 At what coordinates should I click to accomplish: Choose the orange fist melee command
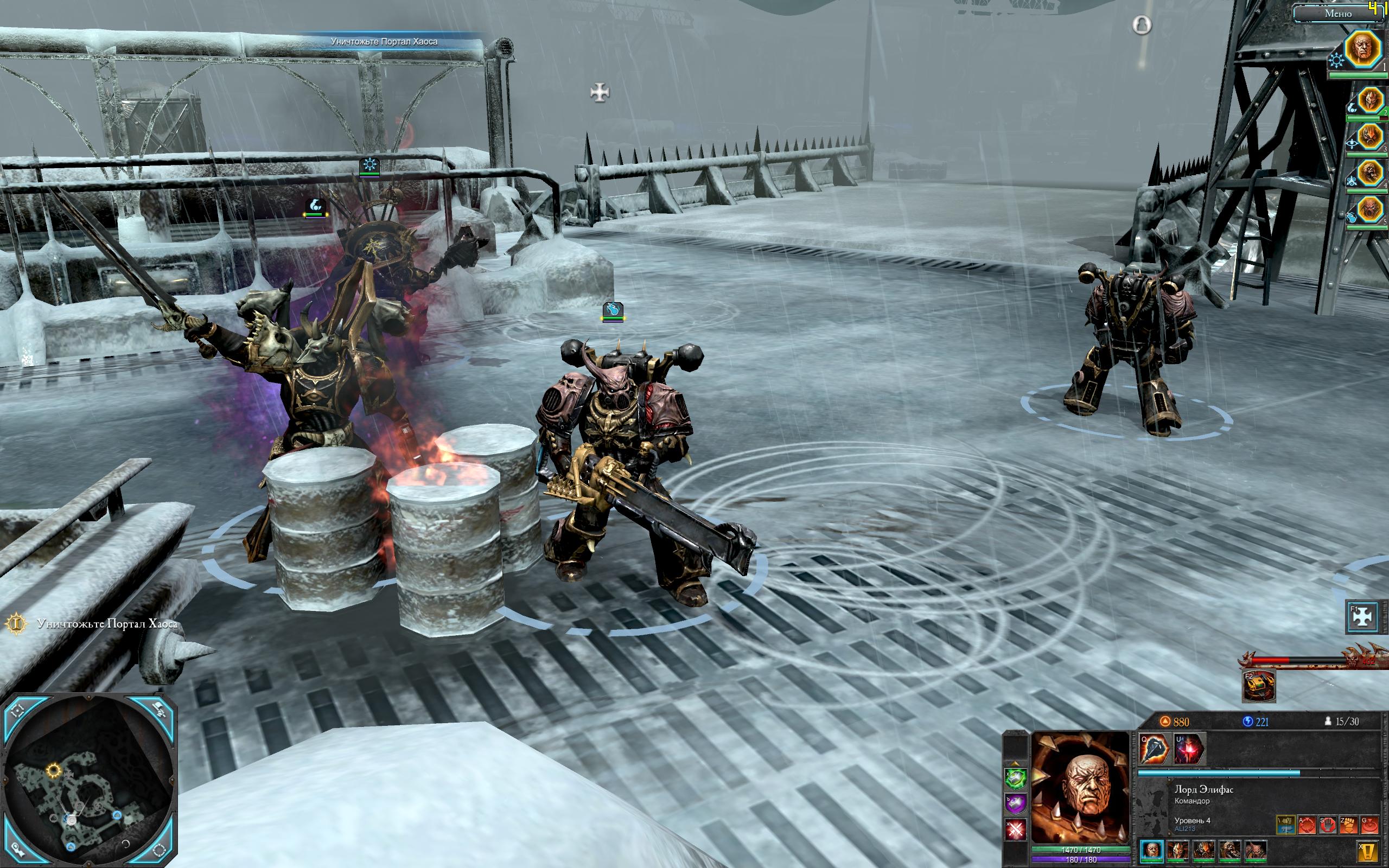pos(1348,825)
